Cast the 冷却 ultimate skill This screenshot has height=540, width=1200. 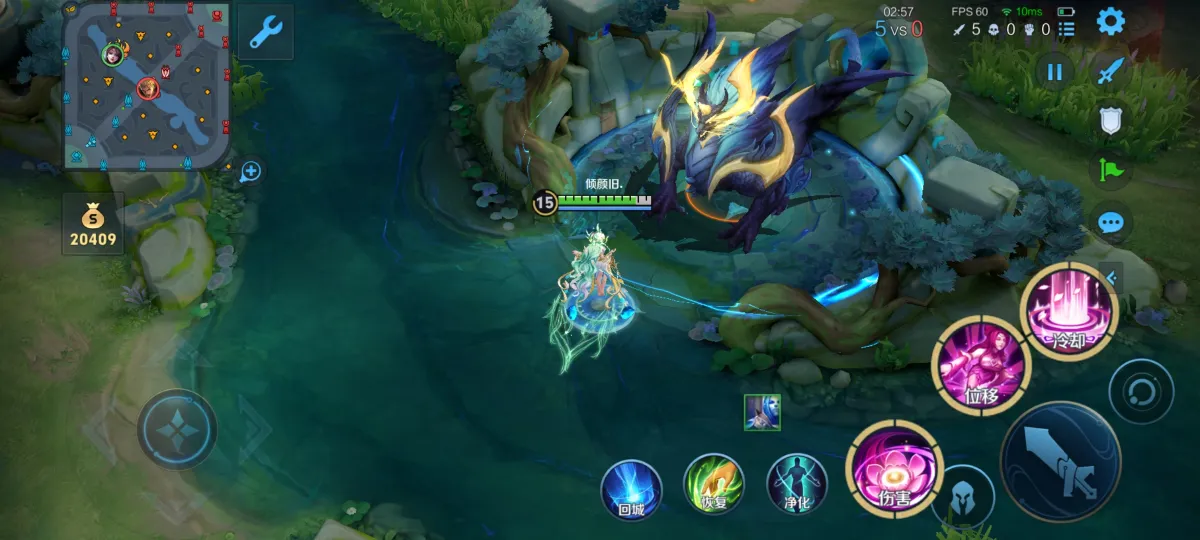(x=1067, y=309)
